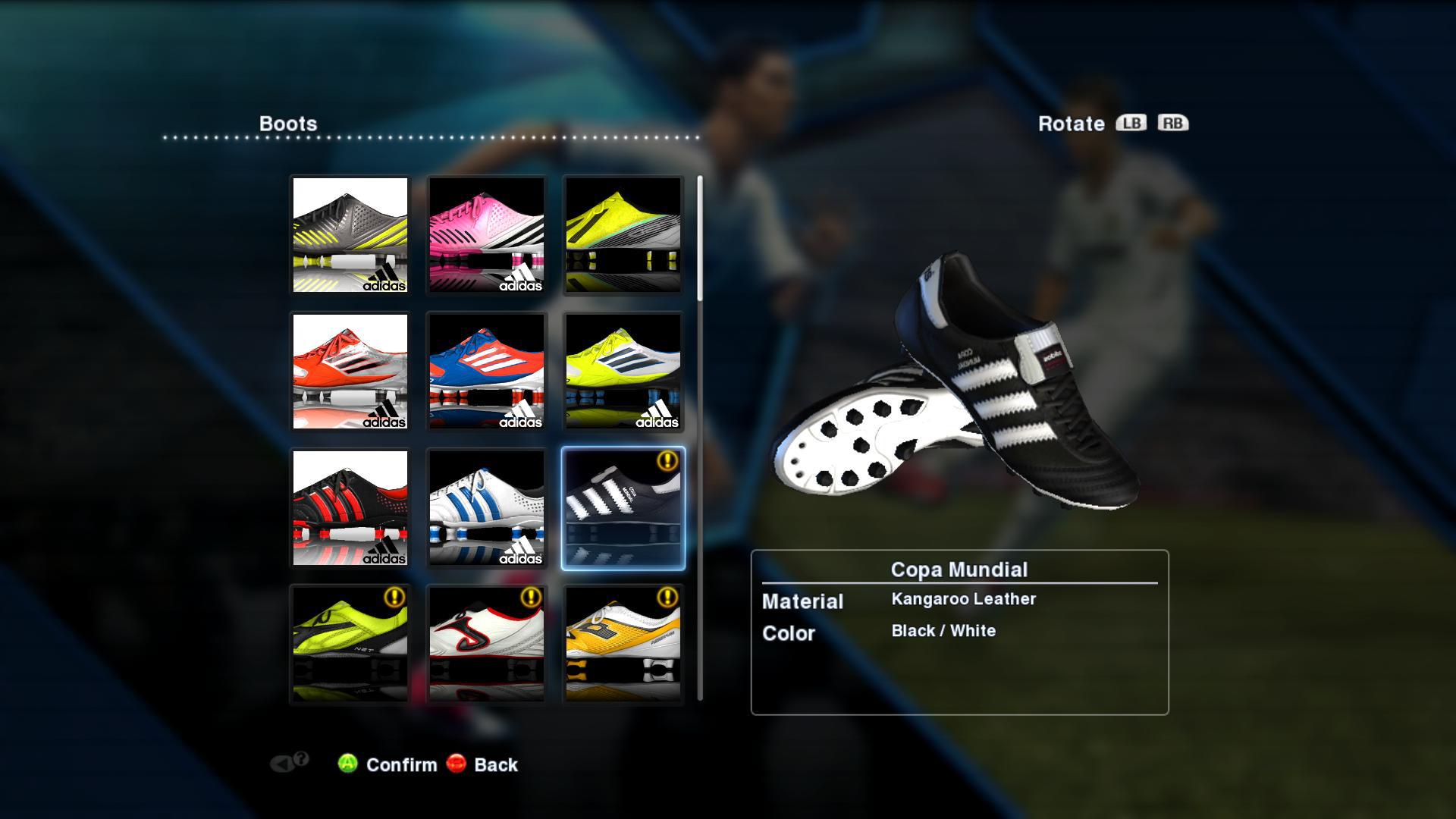Screen dimensions: 1456x819
Task: Pick the black boot with red stripes
Action: 350,508
